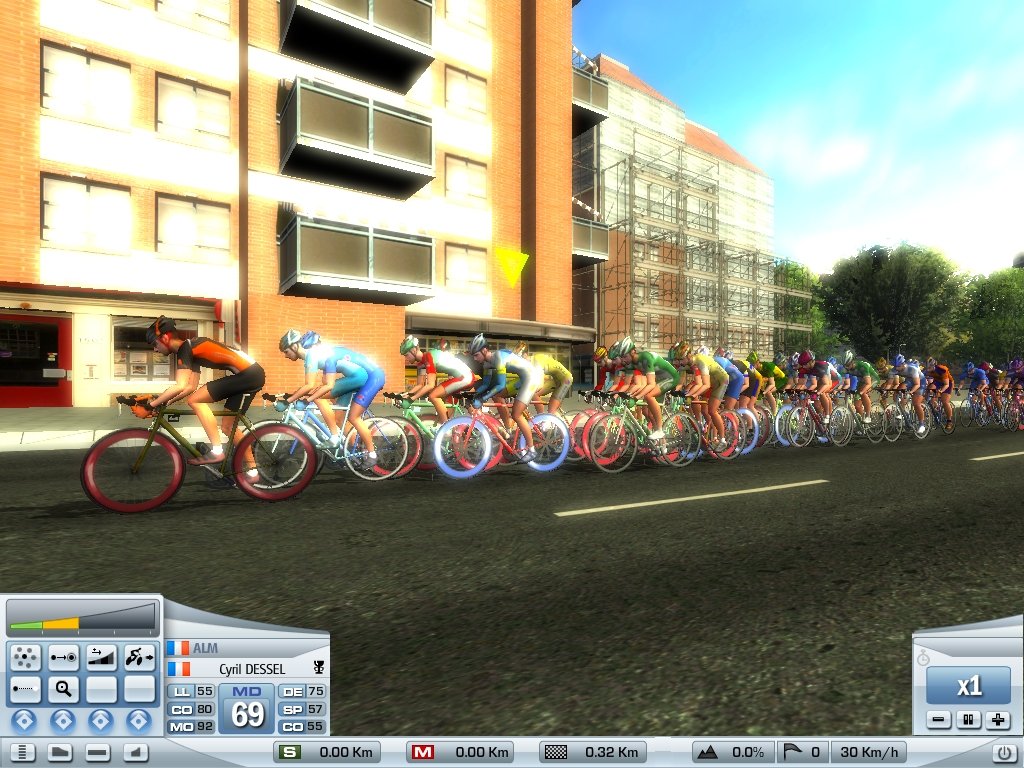1024x768 pixels.
Task: Select the arrow-to-target order icon
Action: [x=63, y=657]
